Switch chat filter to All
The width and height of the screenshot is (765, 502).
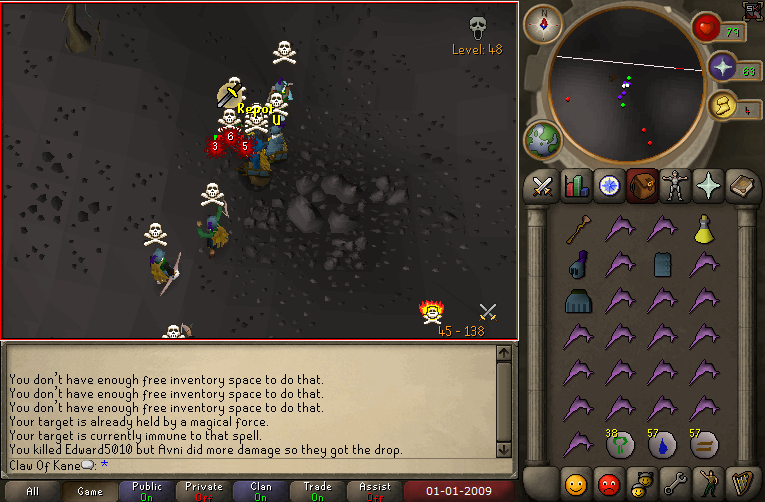click(32, 492)
